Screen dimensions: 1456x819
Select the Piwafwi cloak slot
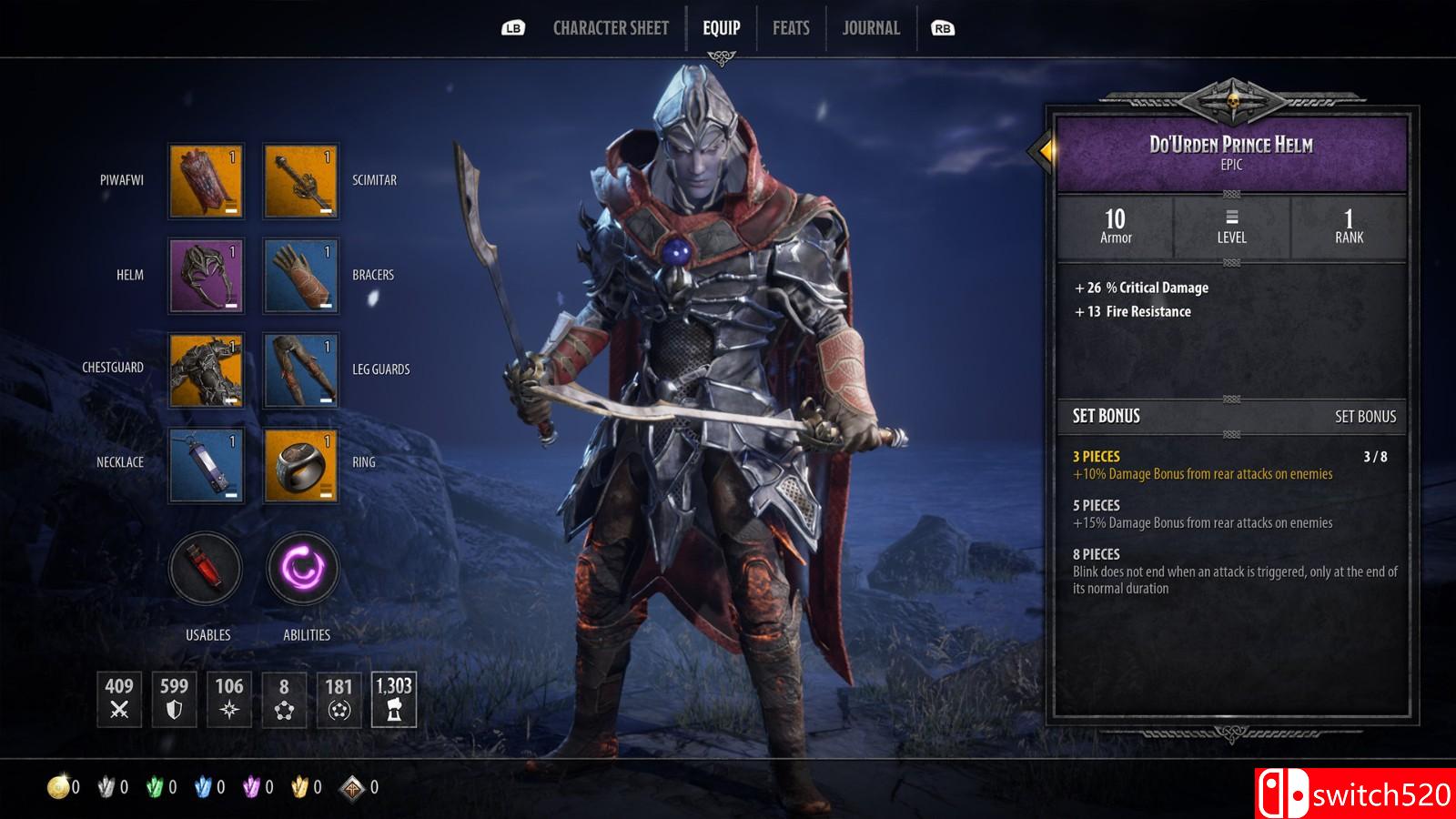(207, 181)
